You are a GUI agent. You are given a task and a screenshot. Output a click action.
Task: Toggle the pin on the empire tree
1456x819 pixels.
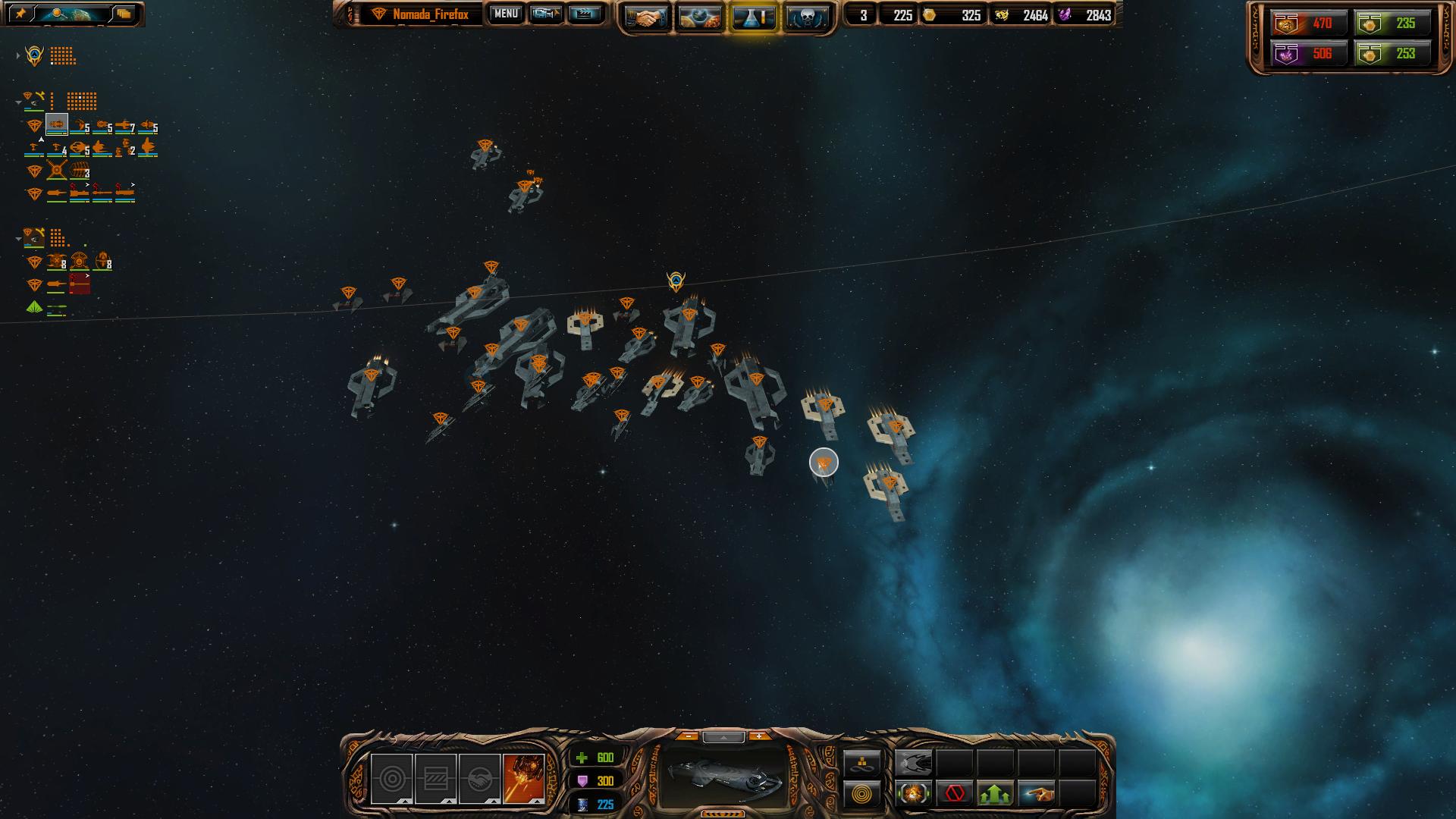point(20,14)
